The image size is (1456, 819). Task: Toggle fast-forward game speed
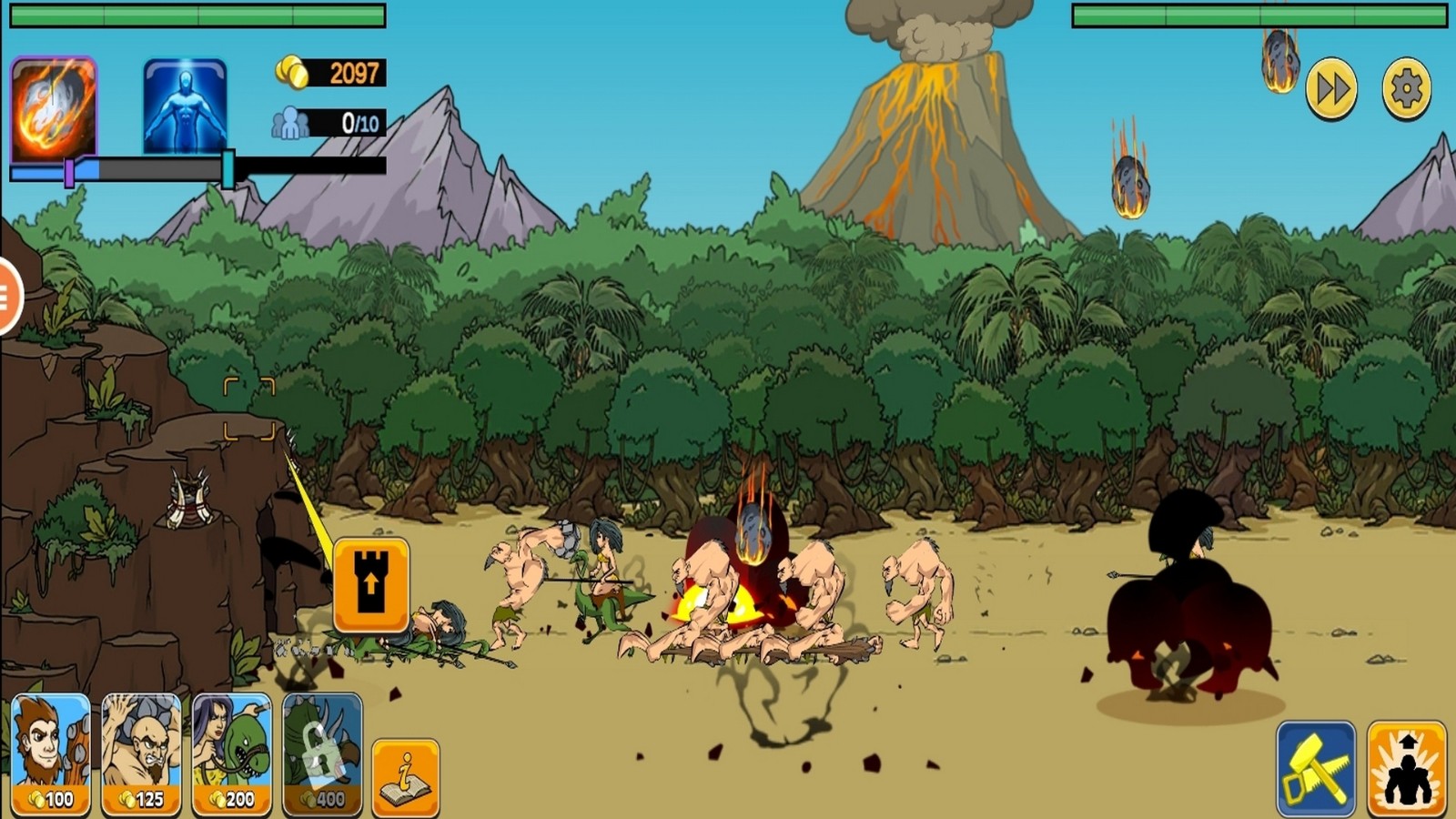[1331, 89]
